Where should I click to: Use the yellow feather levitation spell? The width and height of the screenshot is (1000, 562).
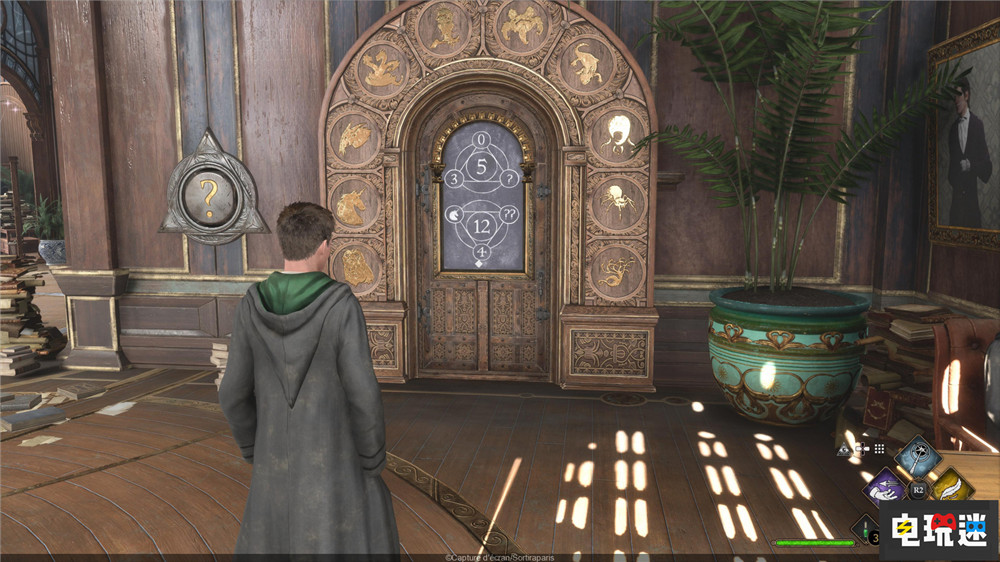point(951,487)
